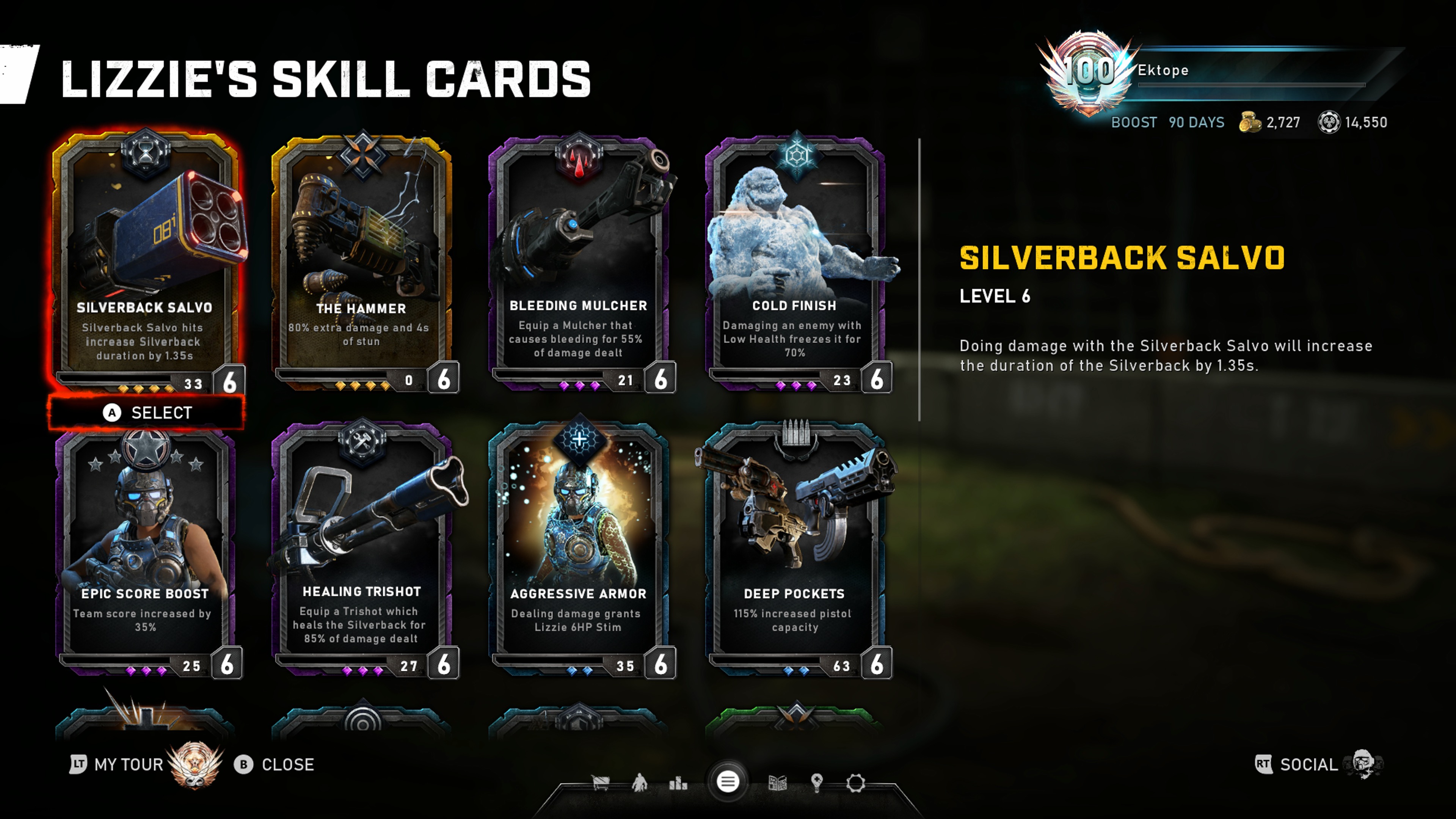The image size is (1456, 819).
Task: Show the stats bar-chart icon
Action: coord(678,783)
